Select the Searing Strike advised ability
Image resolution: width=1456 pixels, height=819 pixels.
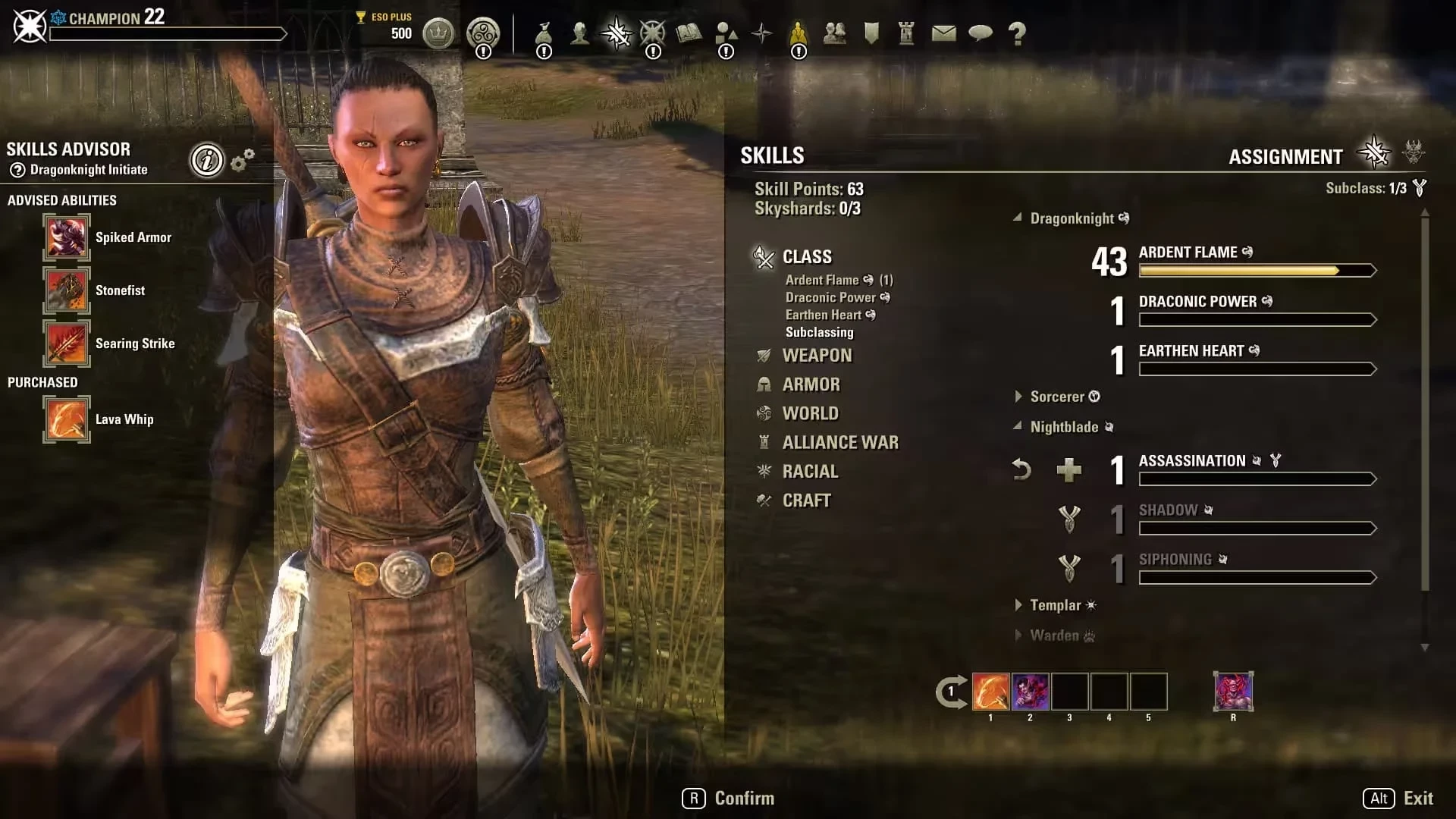[x=67, y=344]
